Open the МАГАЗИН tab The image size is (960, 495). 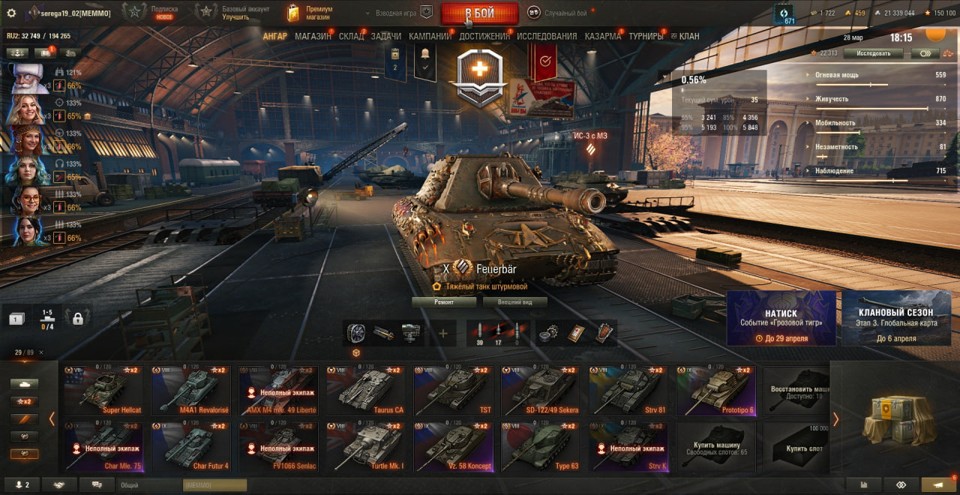click(x=313, y=36)
